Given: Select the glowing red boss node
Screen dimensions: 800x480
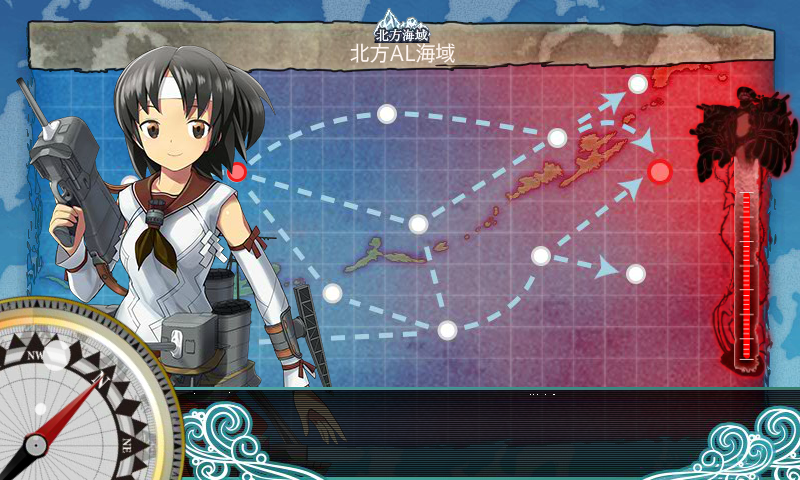Looking at the screenshot, I should (659, 172).
